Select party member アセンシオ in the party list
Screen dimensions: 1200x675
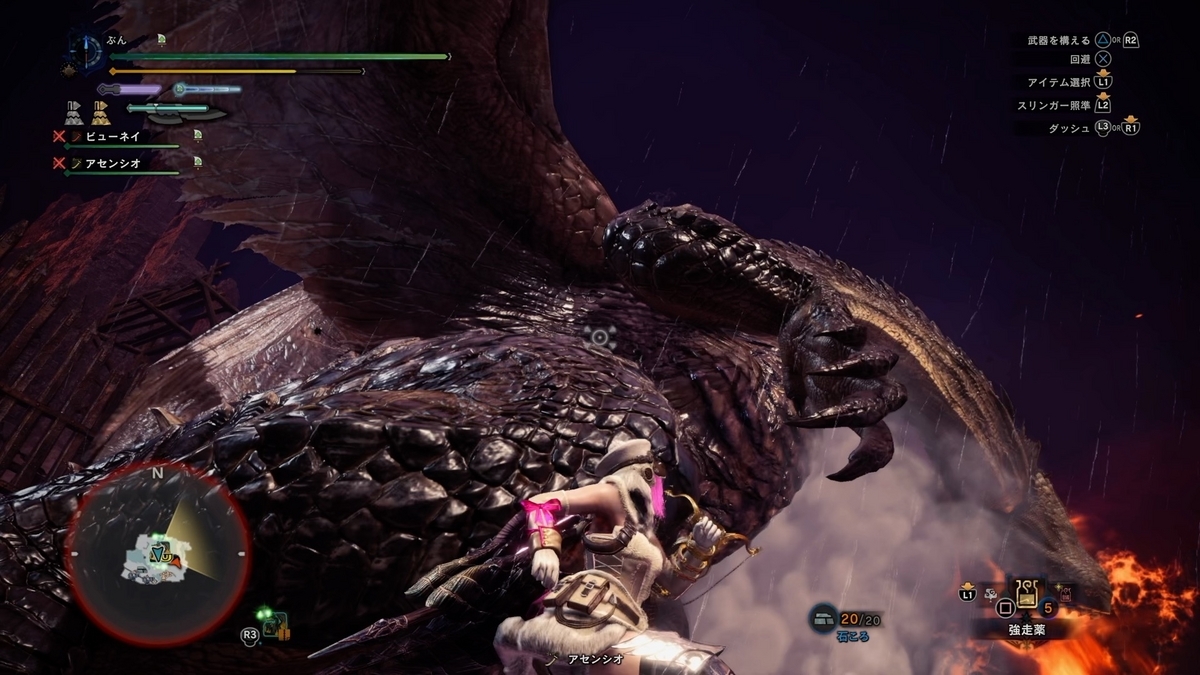pos(112,162)
